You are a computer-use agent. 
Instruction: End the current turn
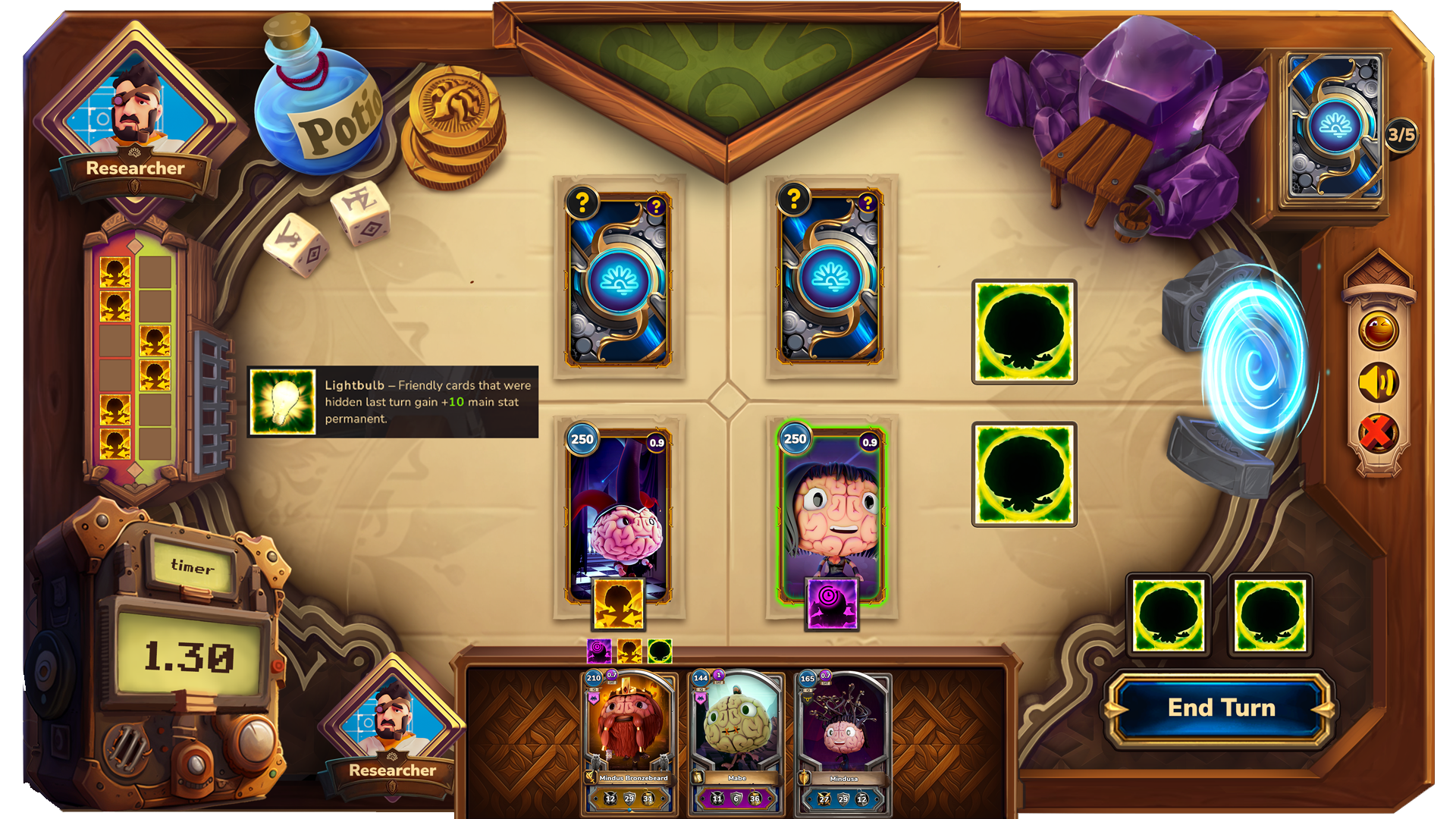(1221, 708)
